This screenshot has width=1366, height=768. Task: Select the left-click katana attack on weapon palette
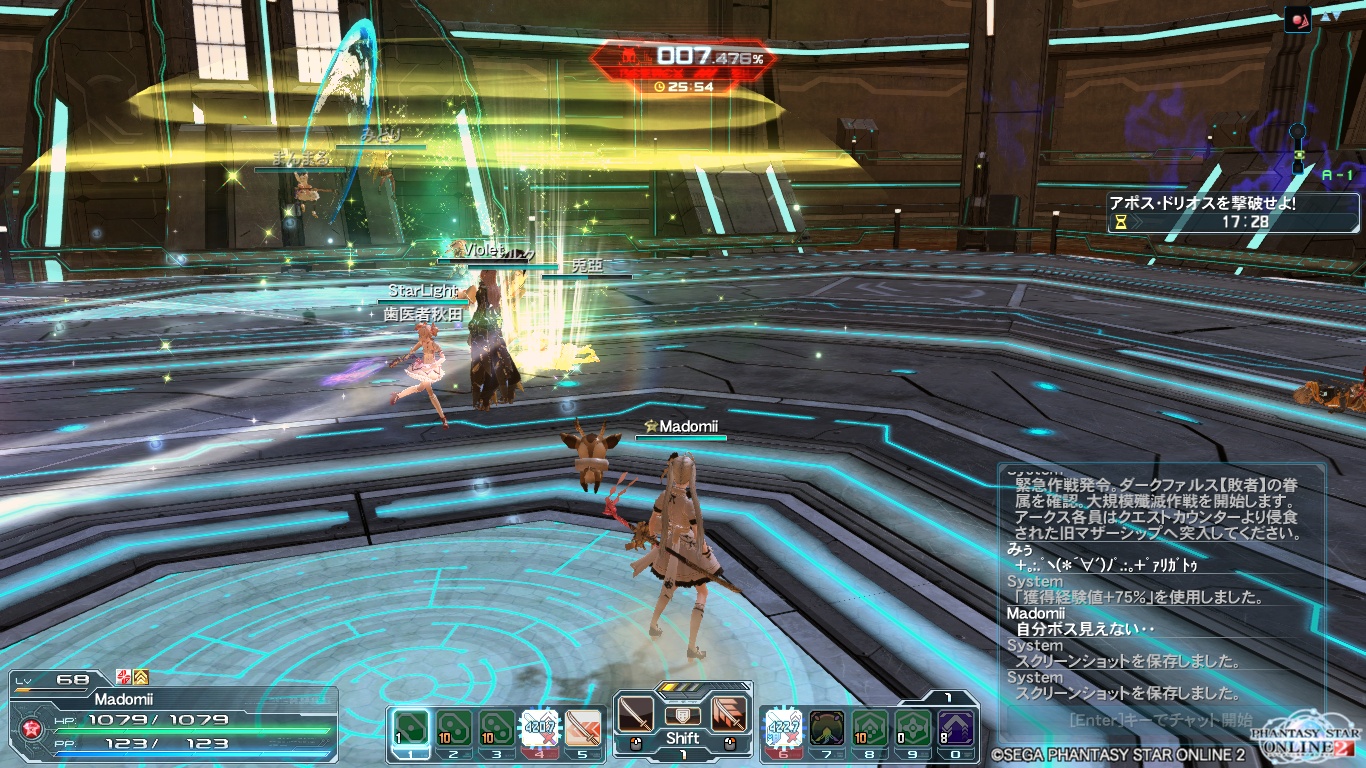click(635, 715)
